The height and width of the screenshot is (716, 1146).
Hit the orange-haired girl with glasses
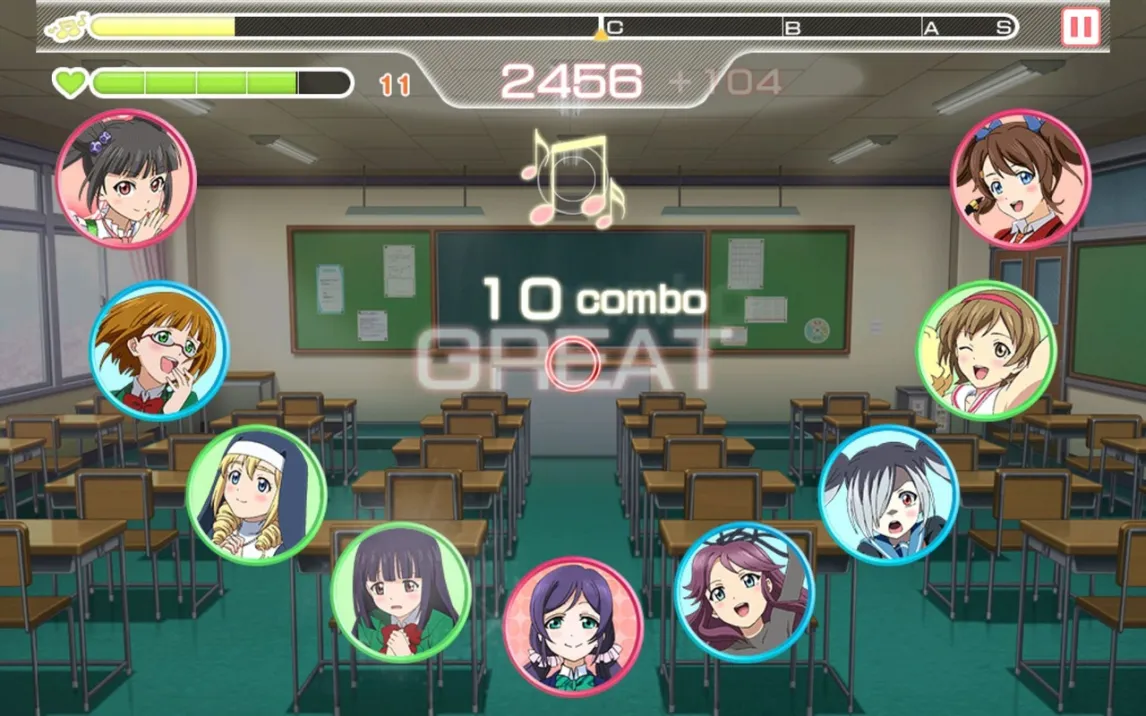[x=159, y=350]
